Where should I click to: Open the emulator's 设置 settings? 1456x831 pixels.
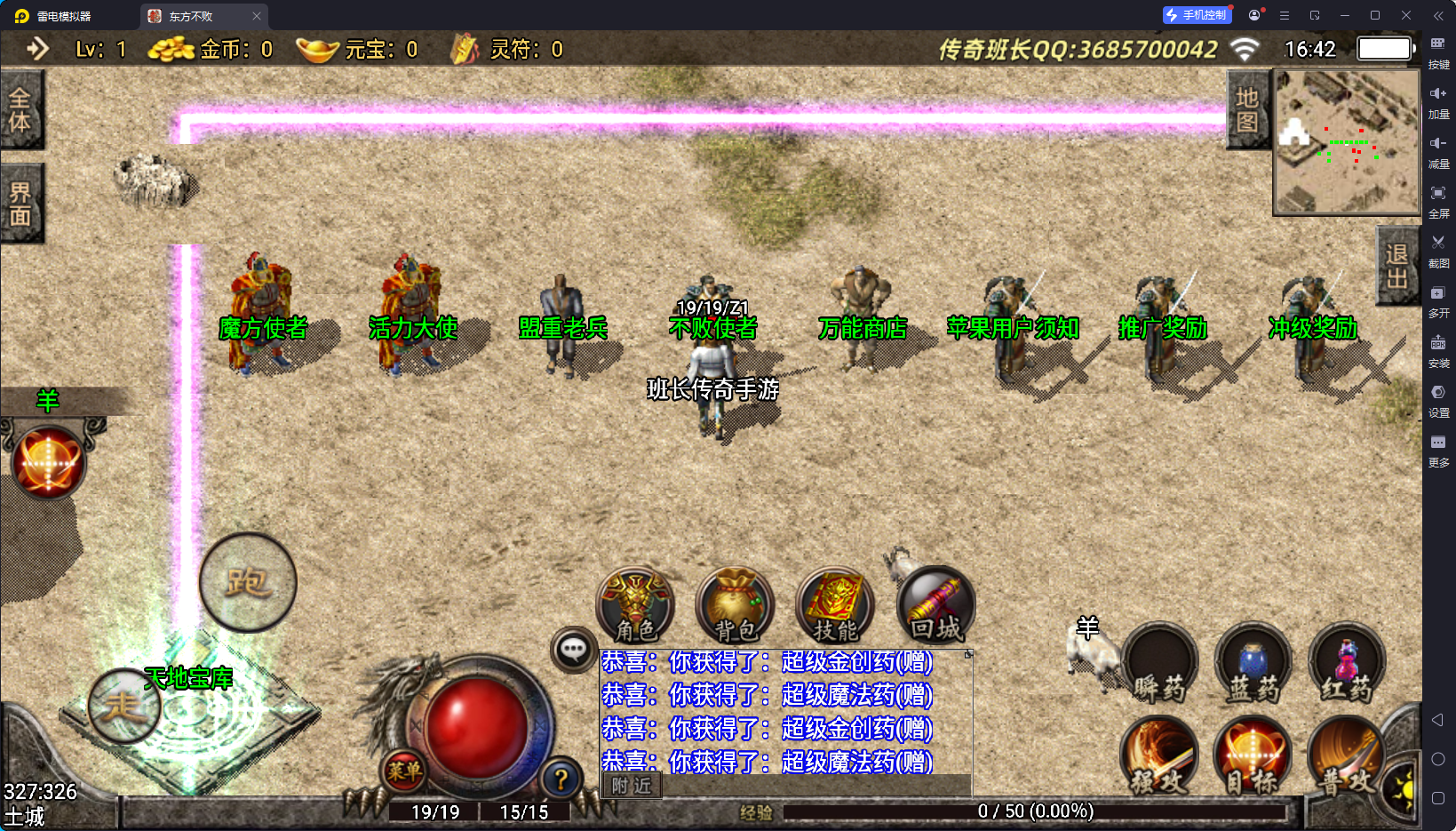[1438, 398]
